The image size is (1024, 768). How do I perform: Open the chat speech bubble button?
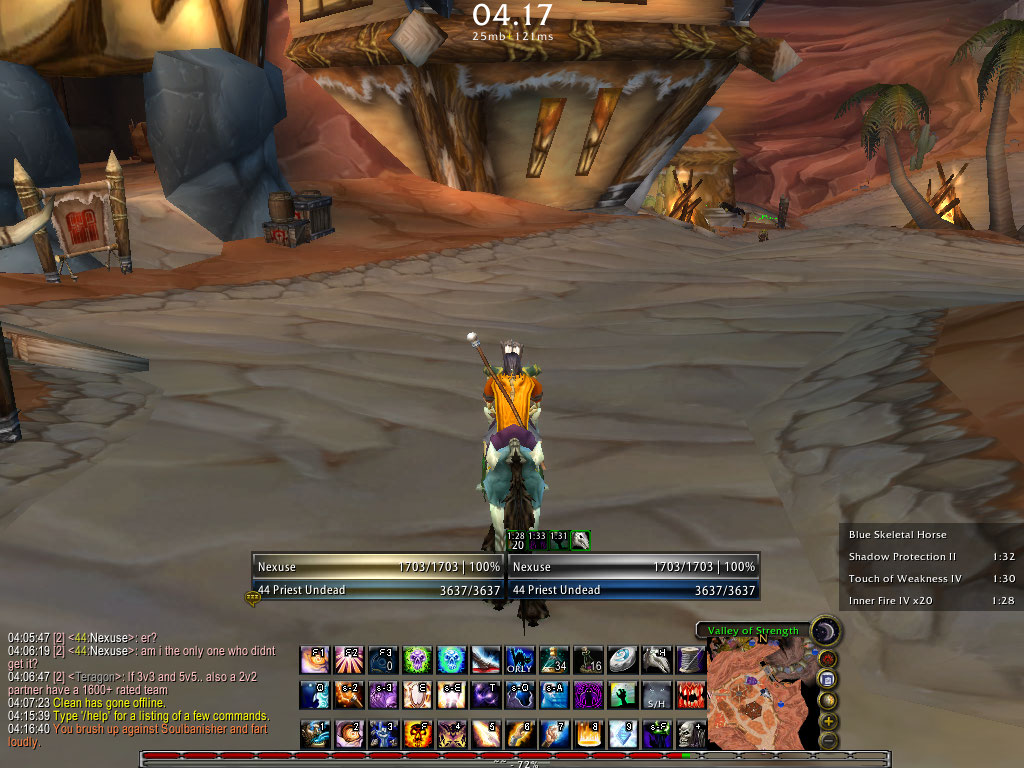252,599
